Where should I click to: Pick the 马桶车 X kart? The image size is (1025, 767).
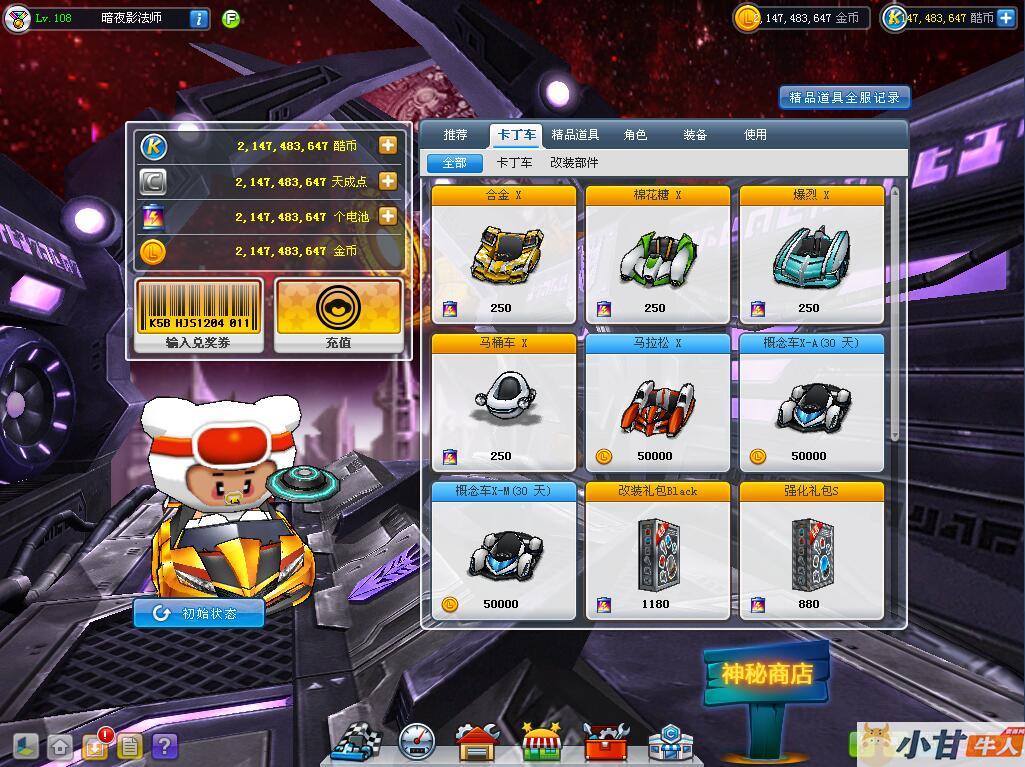click(x=504, y=402)
